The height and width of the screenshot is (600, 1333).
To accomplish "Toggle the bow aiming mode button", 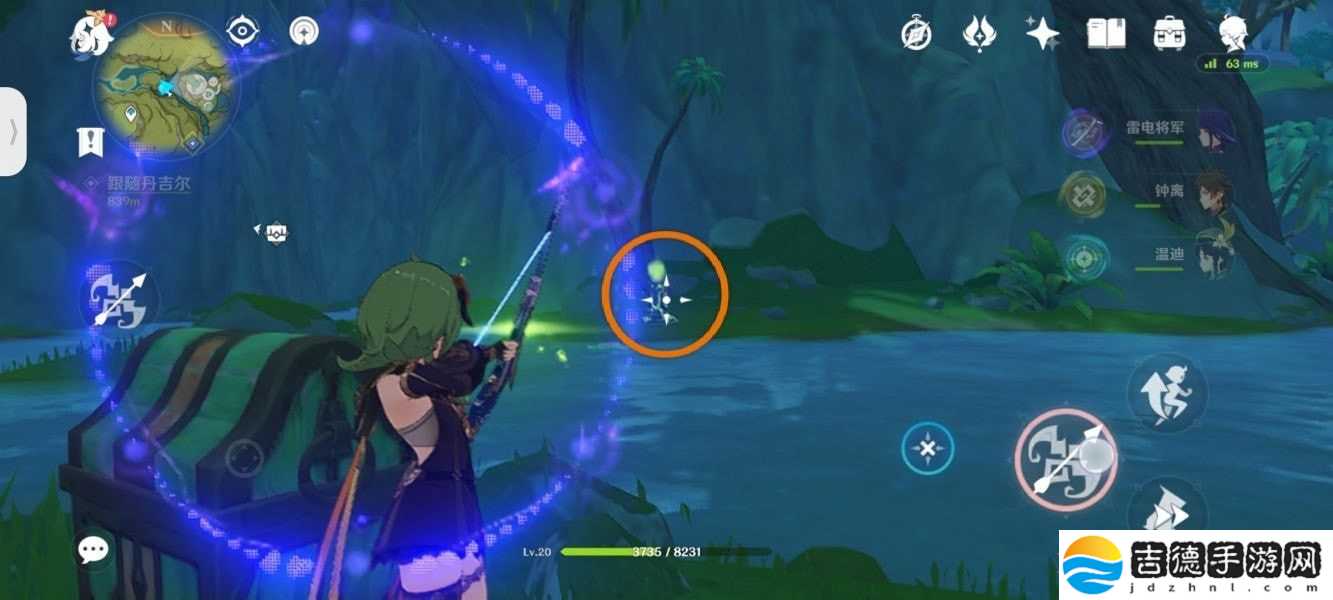I will click(x=119, y=297).
